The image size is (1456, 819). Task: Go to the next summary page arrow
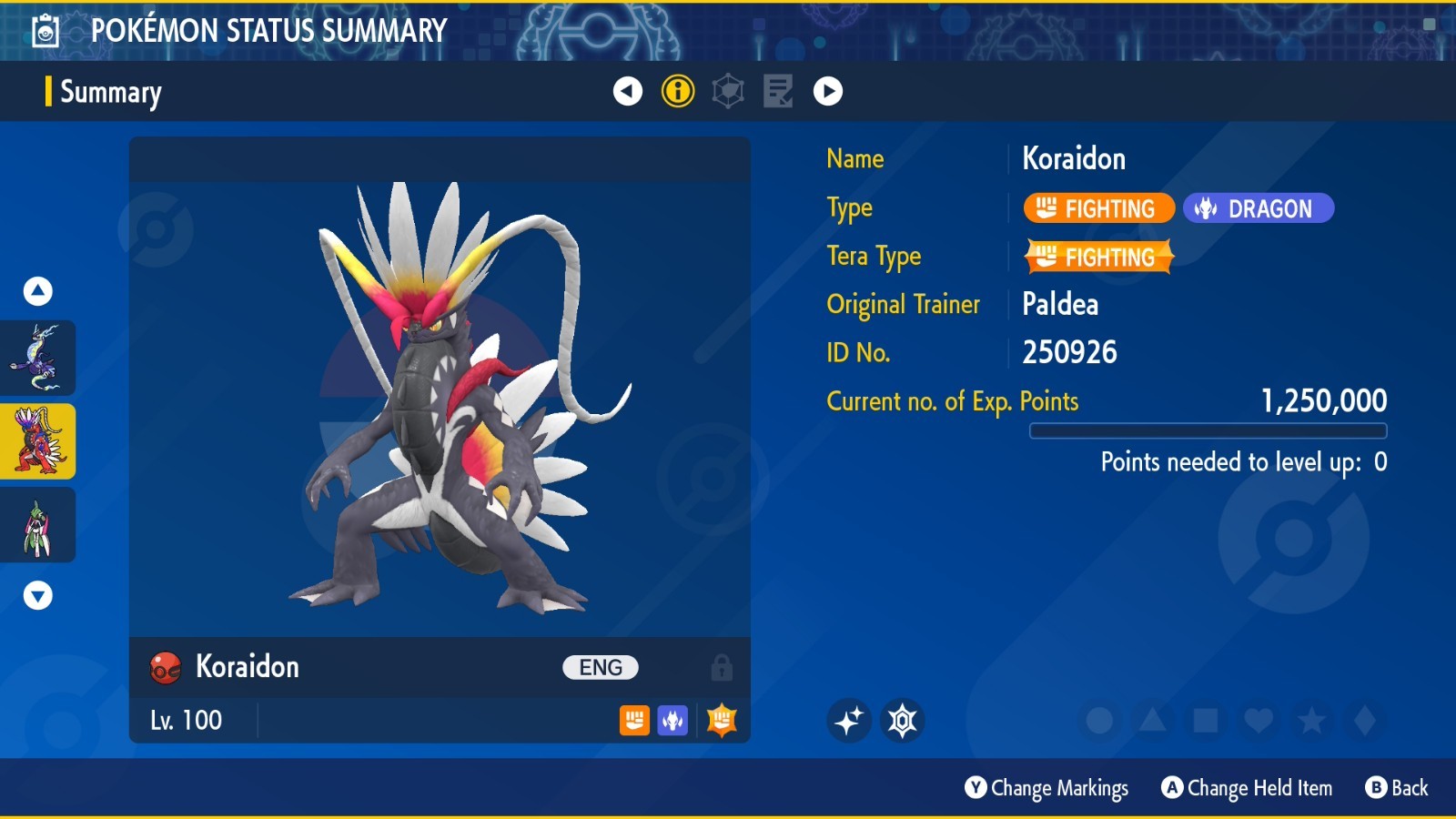point(827,91)
